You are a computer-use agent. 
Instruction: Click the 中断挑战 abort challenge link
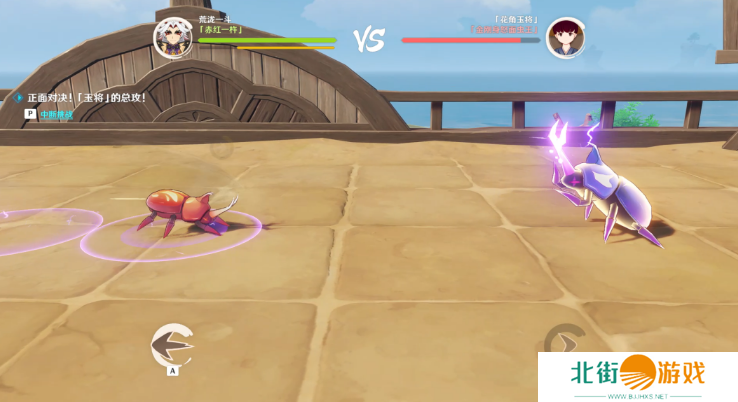pos(56,115)
